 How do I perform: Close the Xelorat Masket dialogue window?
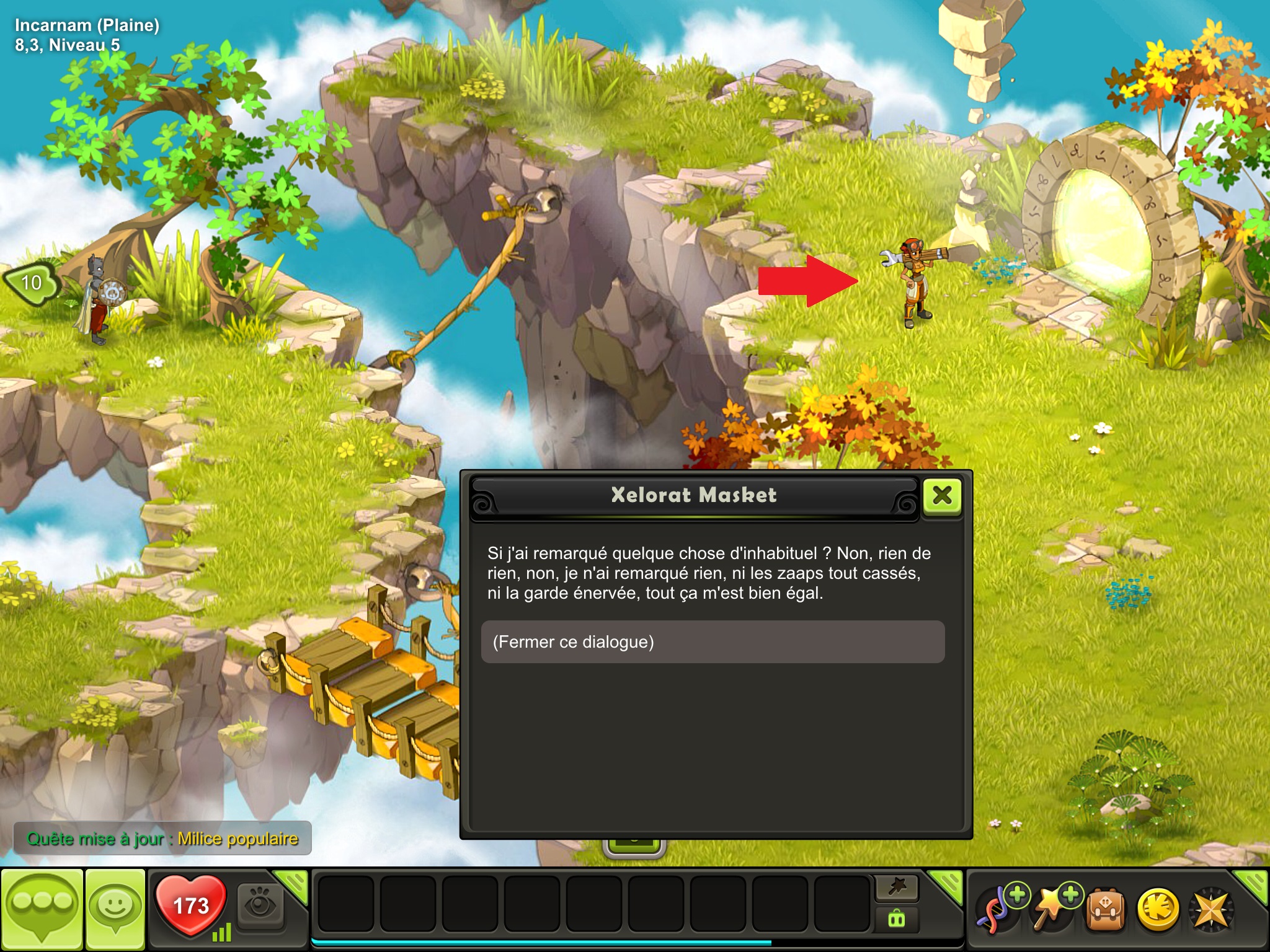tap(942, 496)
